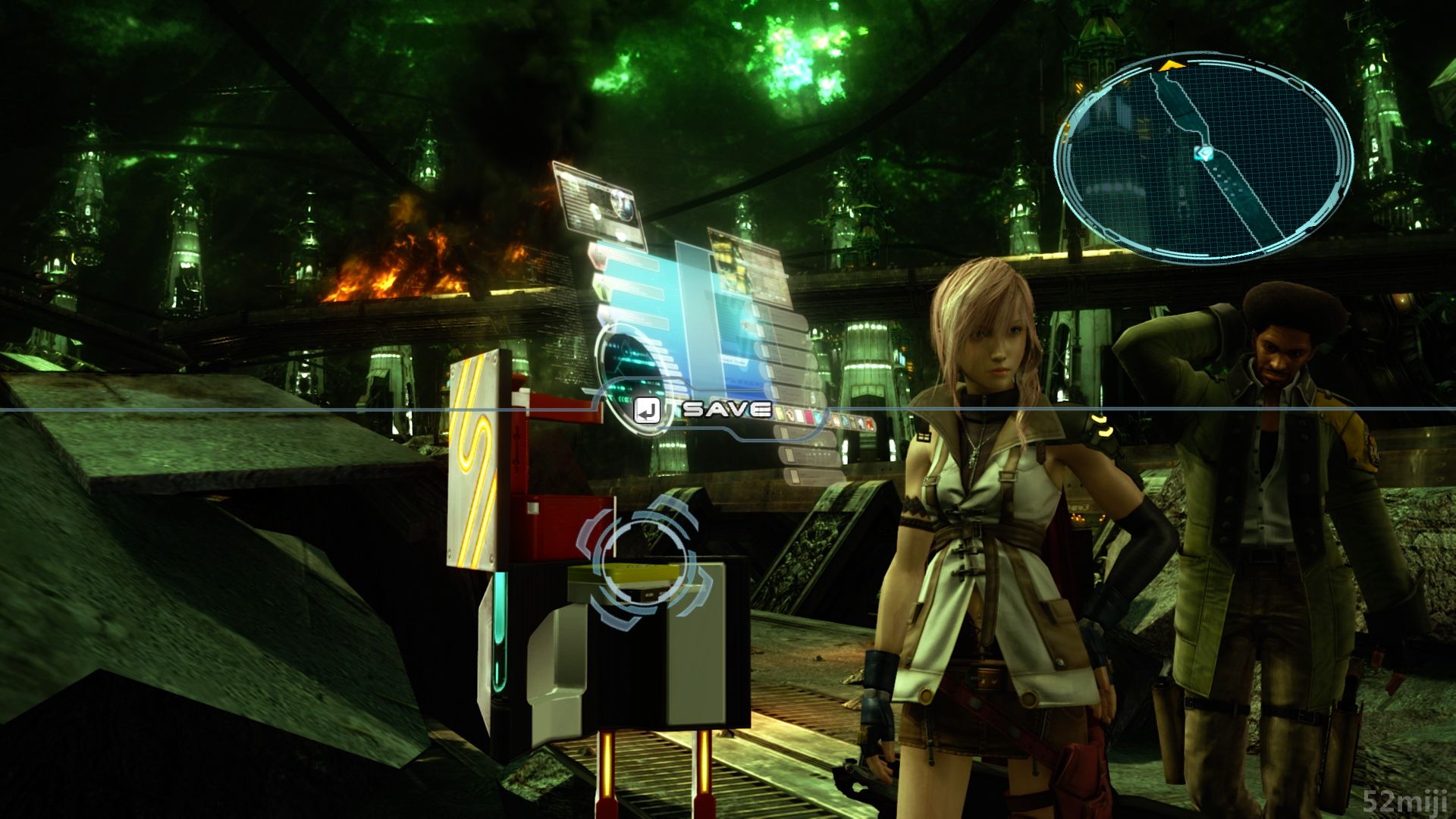Select the player marker on the minimap
Image resolution: width=1456 pixels, height=819 pixels.
click(x=1203, y=153)
